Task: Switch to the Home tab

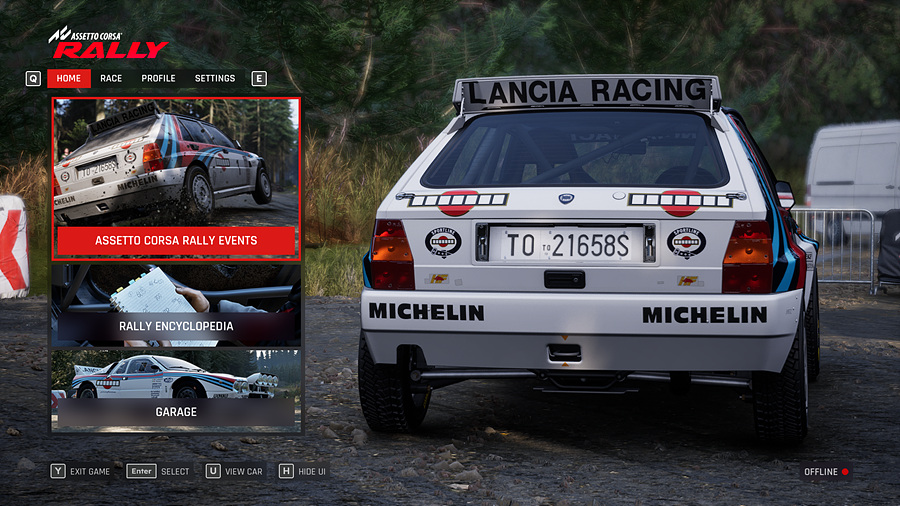Action: [69, 78]
